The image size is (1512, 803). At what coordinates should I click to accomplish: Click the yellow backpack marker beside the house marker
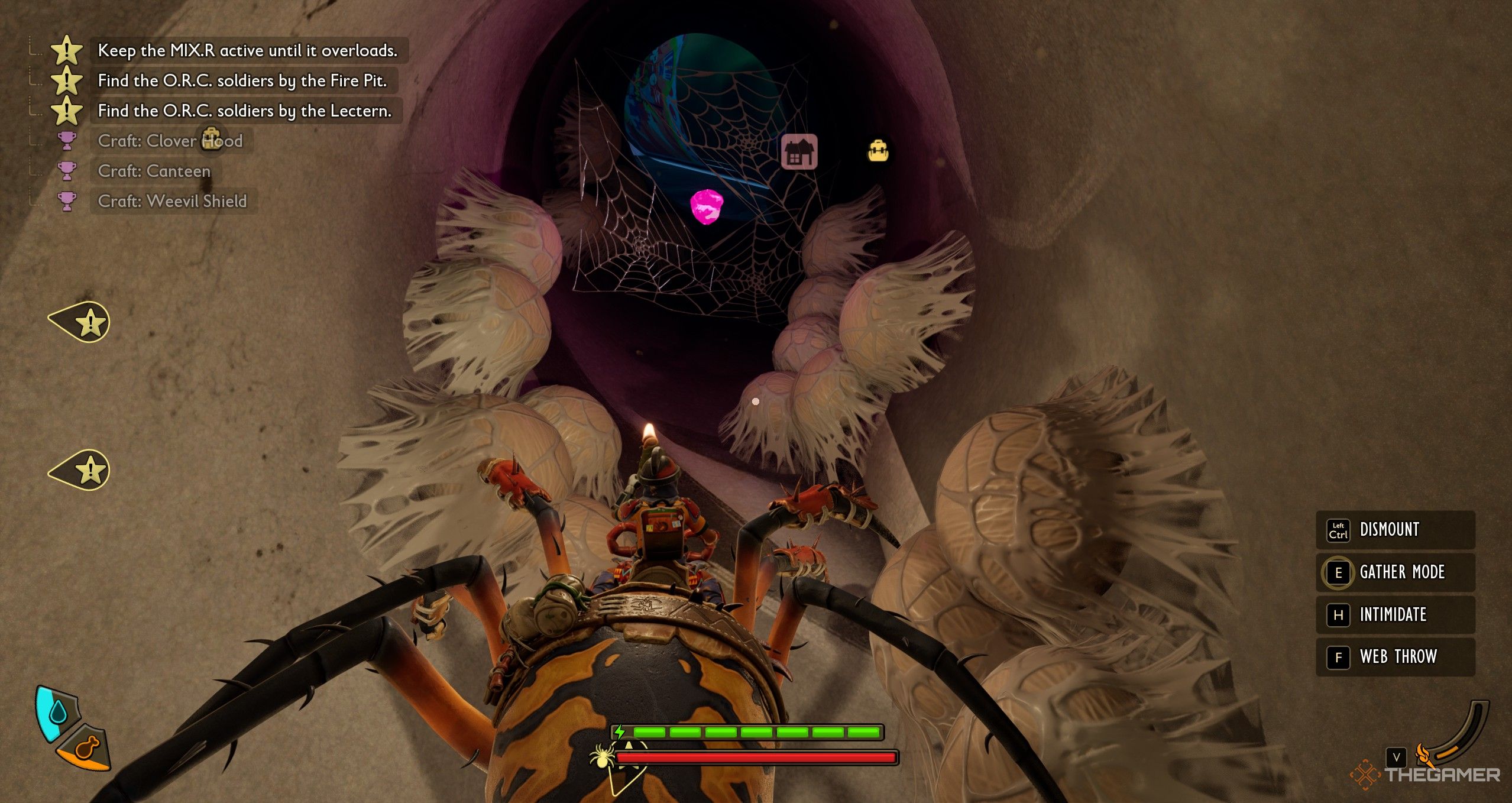point(878,151)
